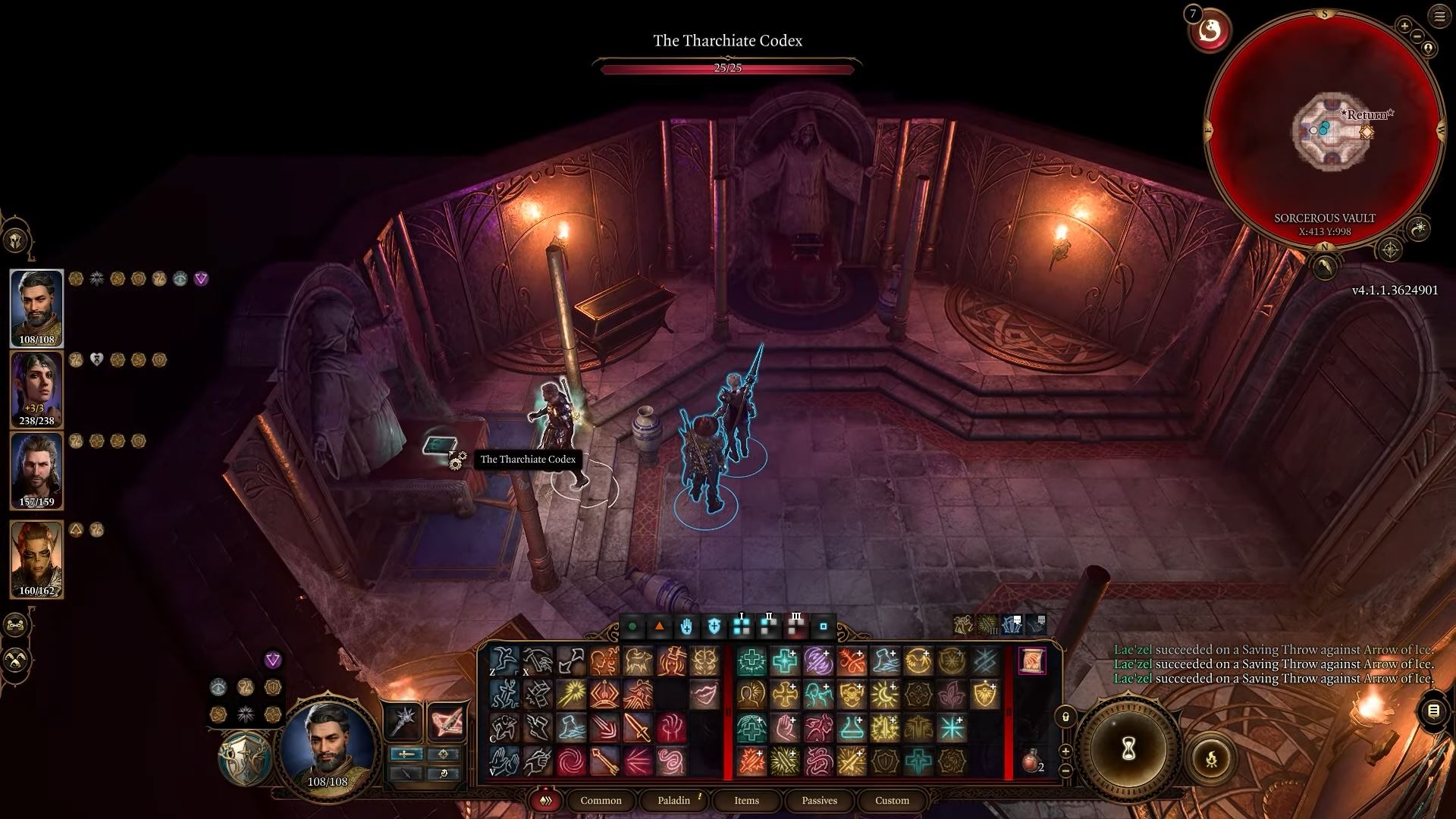This screenshot has width=1456, height=819.
Task: Select the Passives hotbar tab
Action: tap(819, 800)
